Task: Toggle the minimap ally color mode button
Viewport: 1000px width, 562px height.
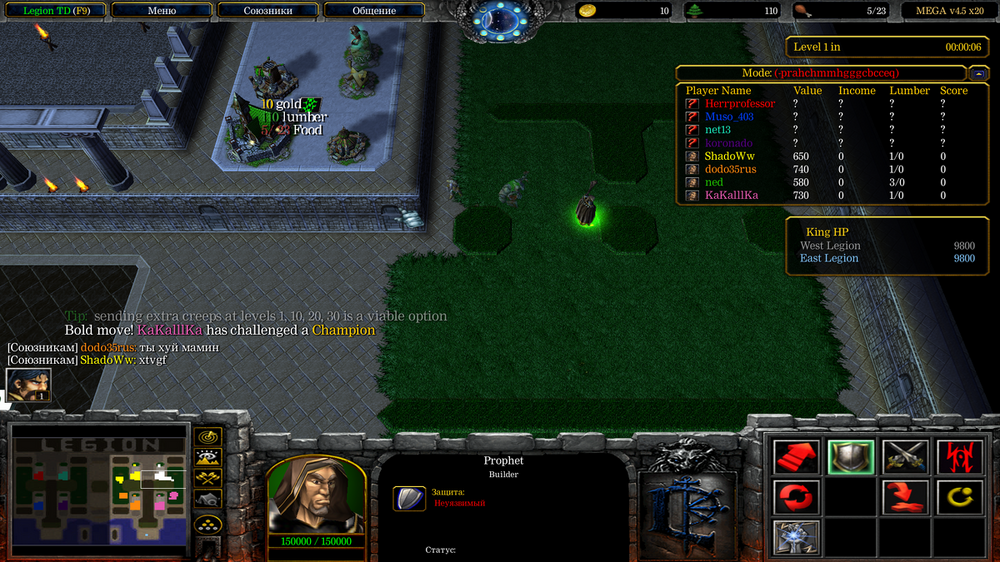Action: (208, 480)
